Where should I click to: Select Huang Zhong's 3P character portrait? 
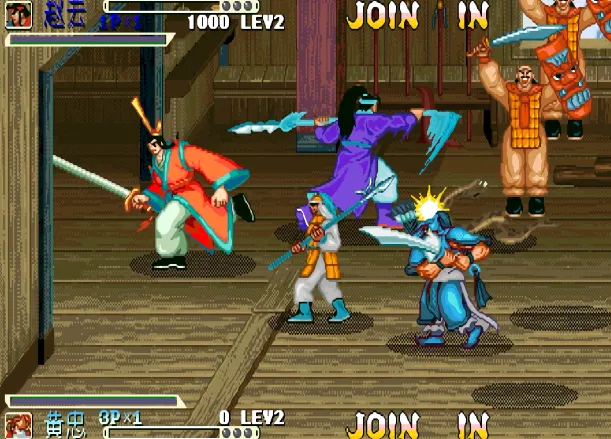[x=19, y=425]
